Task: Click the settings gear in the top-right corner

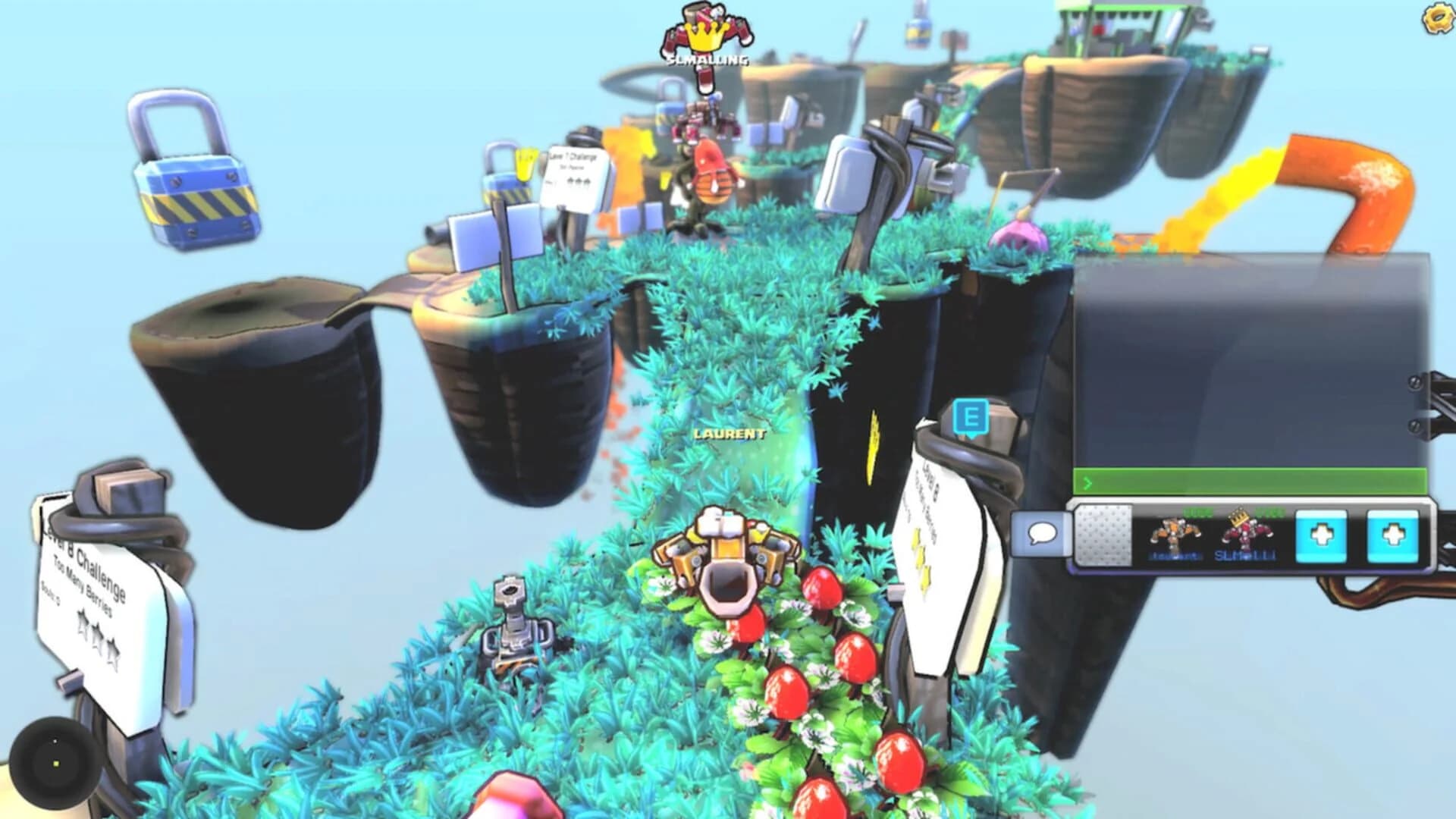Action: click(1437, 19)
